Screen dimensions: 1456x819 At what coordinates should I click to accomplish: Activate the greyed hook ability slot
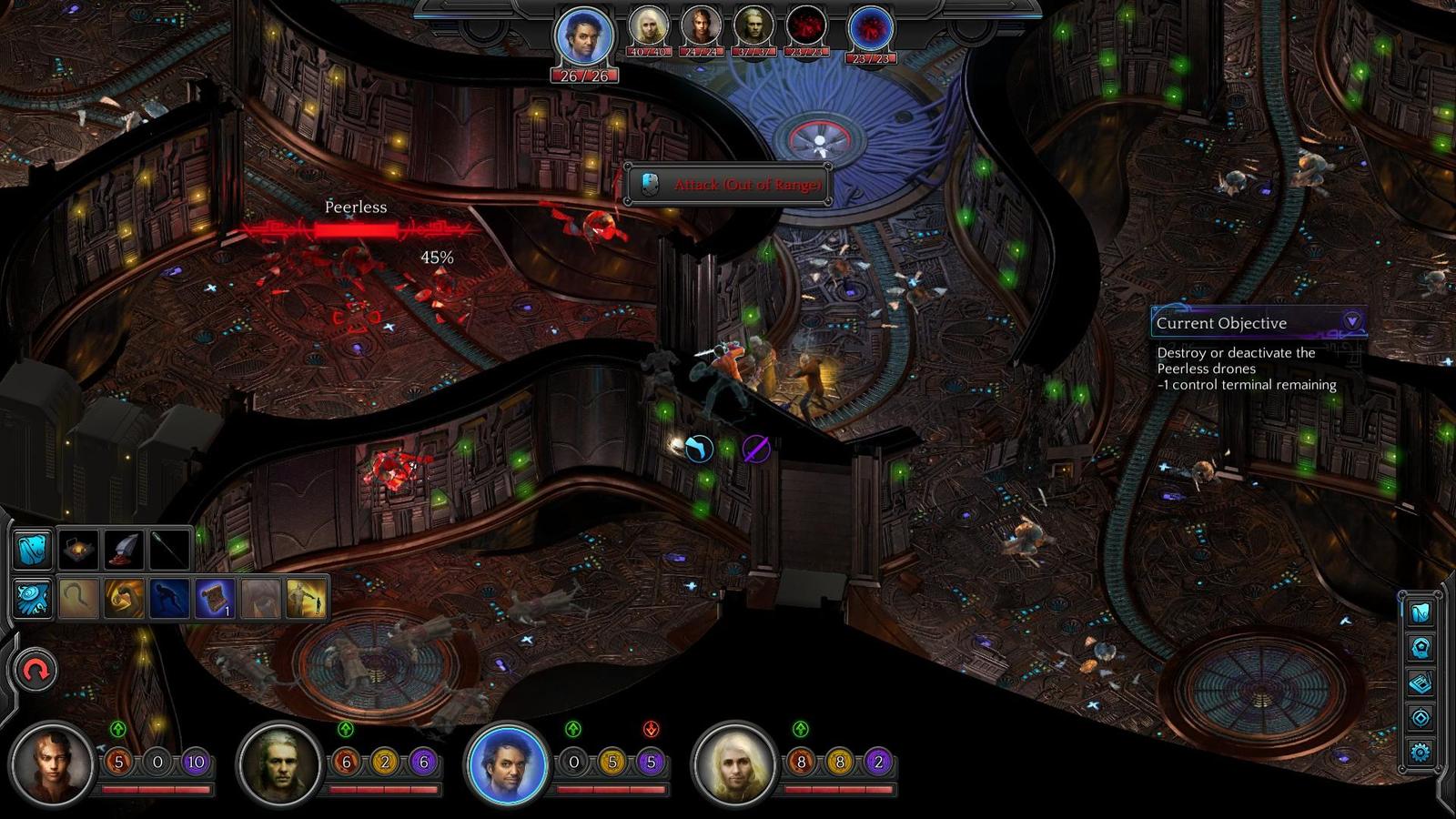click(x=79, y=599)
